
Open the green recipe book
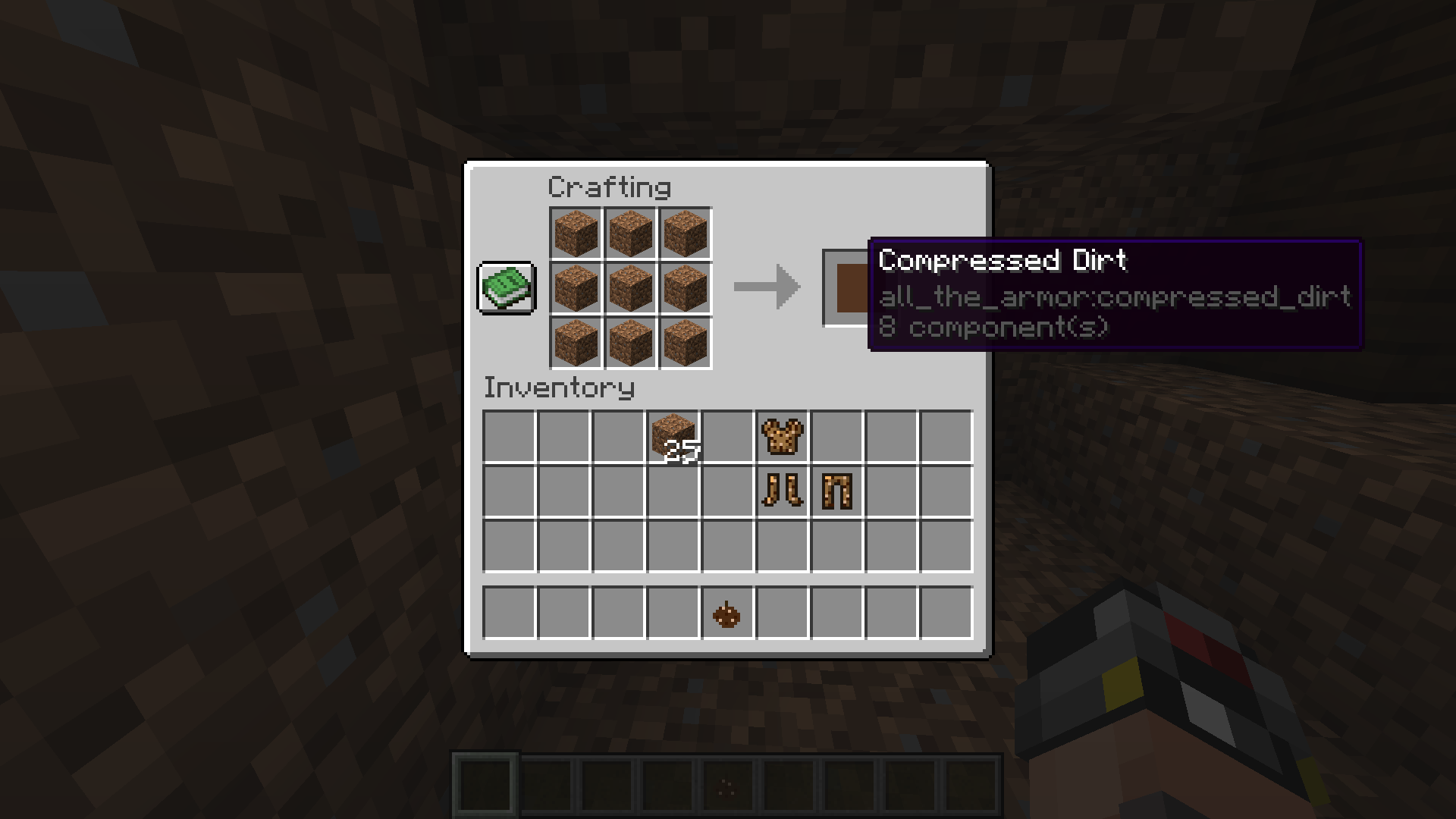coord(506,289)
